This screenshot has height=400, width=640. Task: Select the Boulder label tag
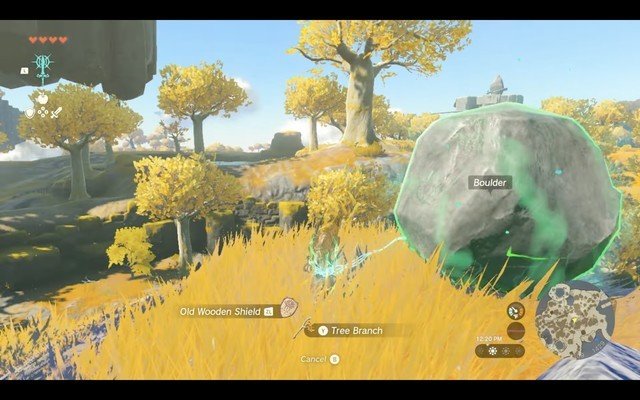coord(490,183)
